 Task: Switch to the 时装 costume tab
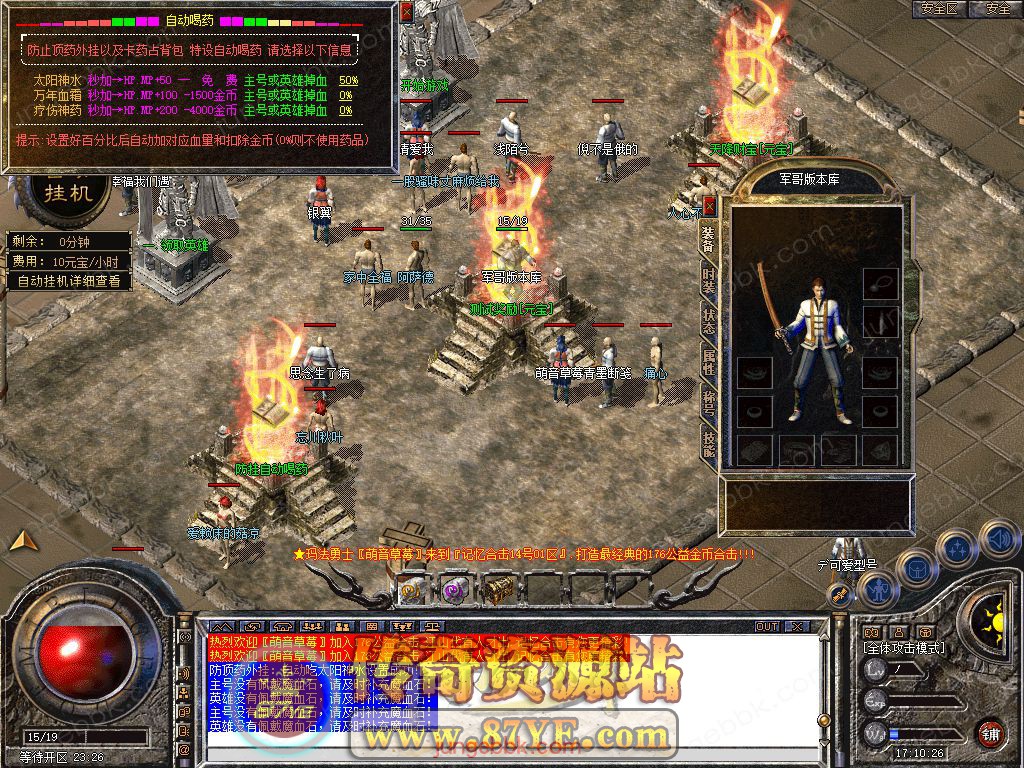(x=709, y=280)
